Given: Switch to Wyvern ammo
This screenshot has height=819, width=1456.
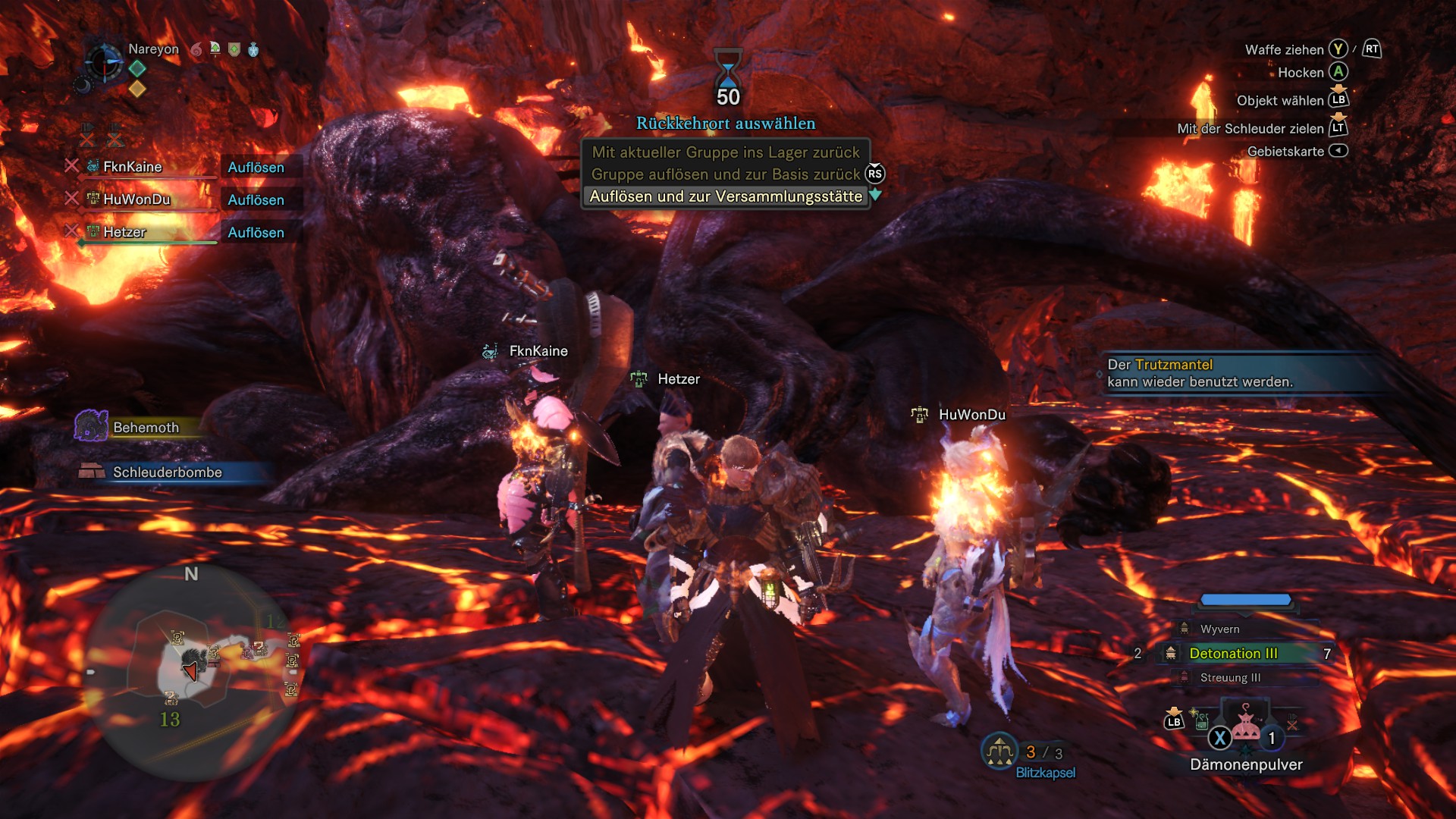Looking at the screenshot, I should click(1219, 629).
